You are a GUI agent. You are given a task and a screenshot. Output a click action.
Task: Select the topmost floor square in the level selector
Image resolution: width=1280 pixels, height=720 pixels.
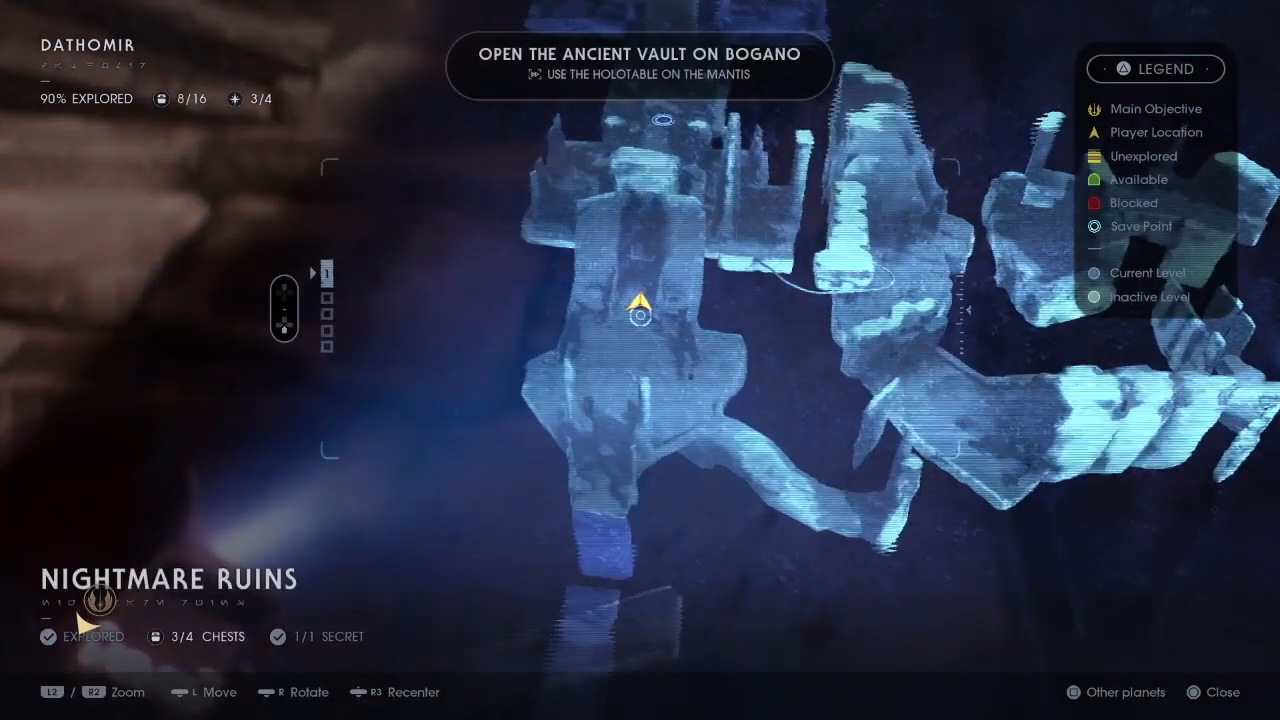[x=327, y=274]
